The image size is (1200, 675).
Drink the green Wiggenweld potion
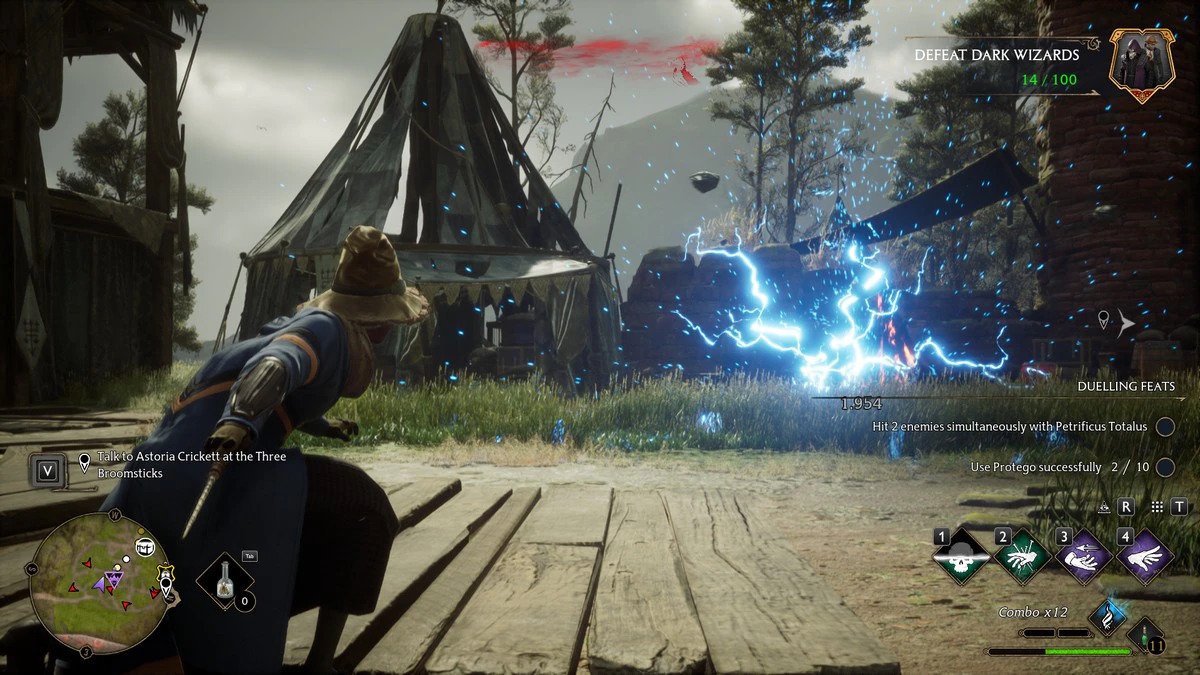point(1145,636)
